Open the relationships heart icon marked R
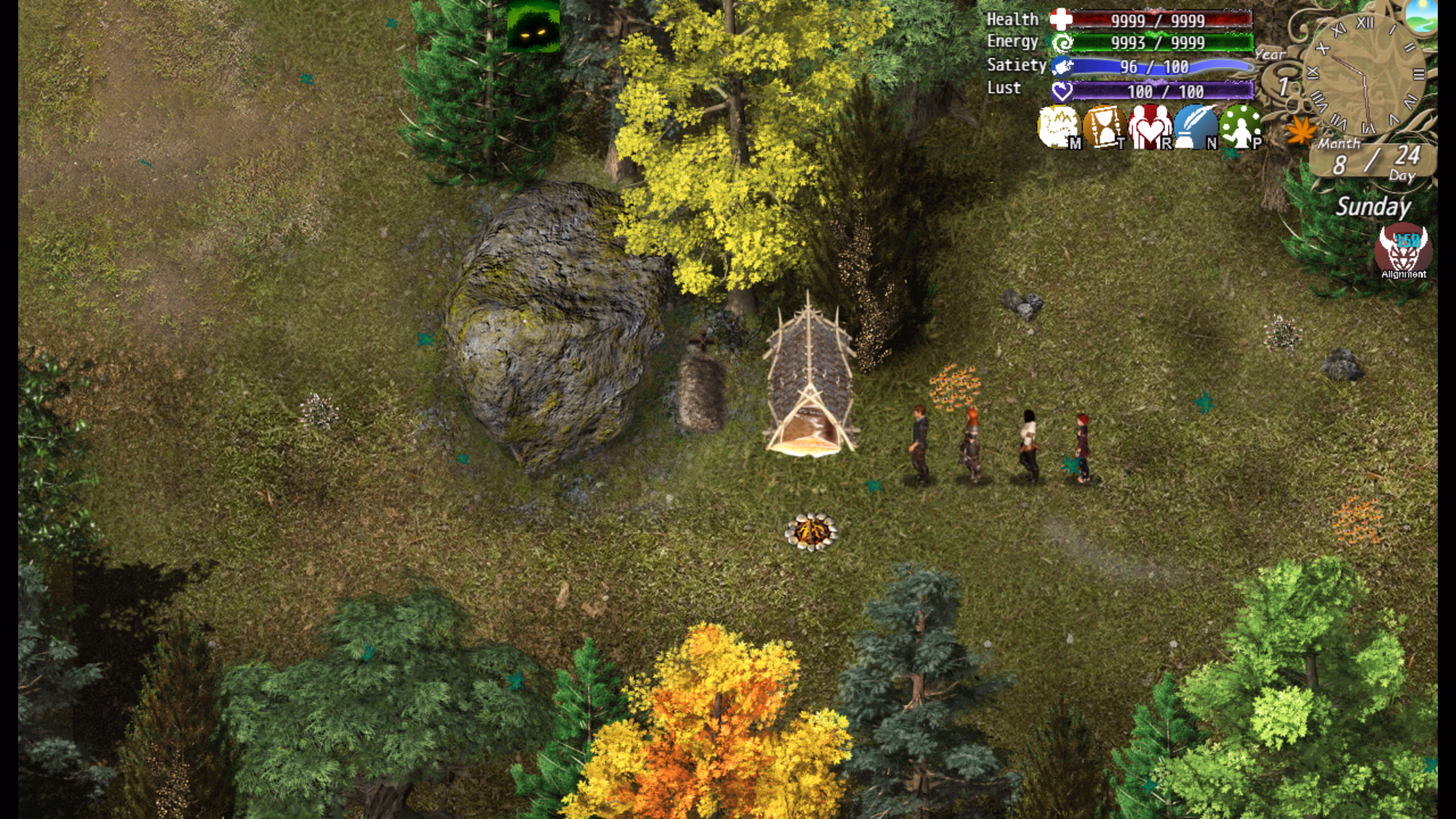The width and height of the screenshot is (1456, 819). [x=1150, y=127]
